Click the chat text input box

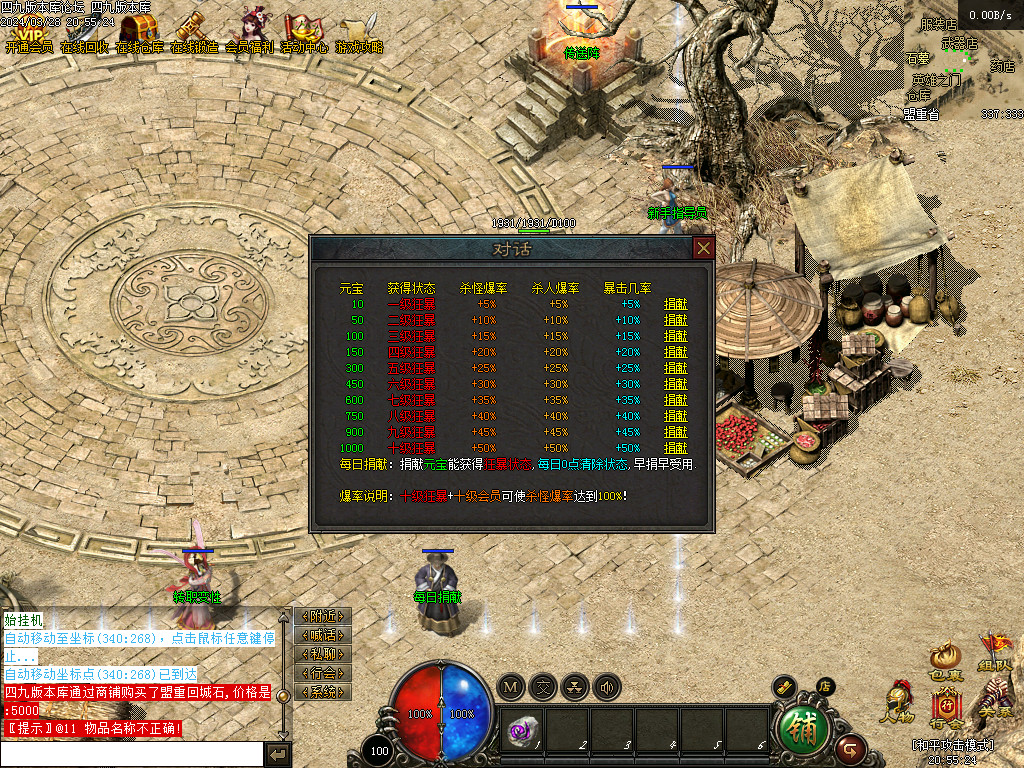coord(132,753)
